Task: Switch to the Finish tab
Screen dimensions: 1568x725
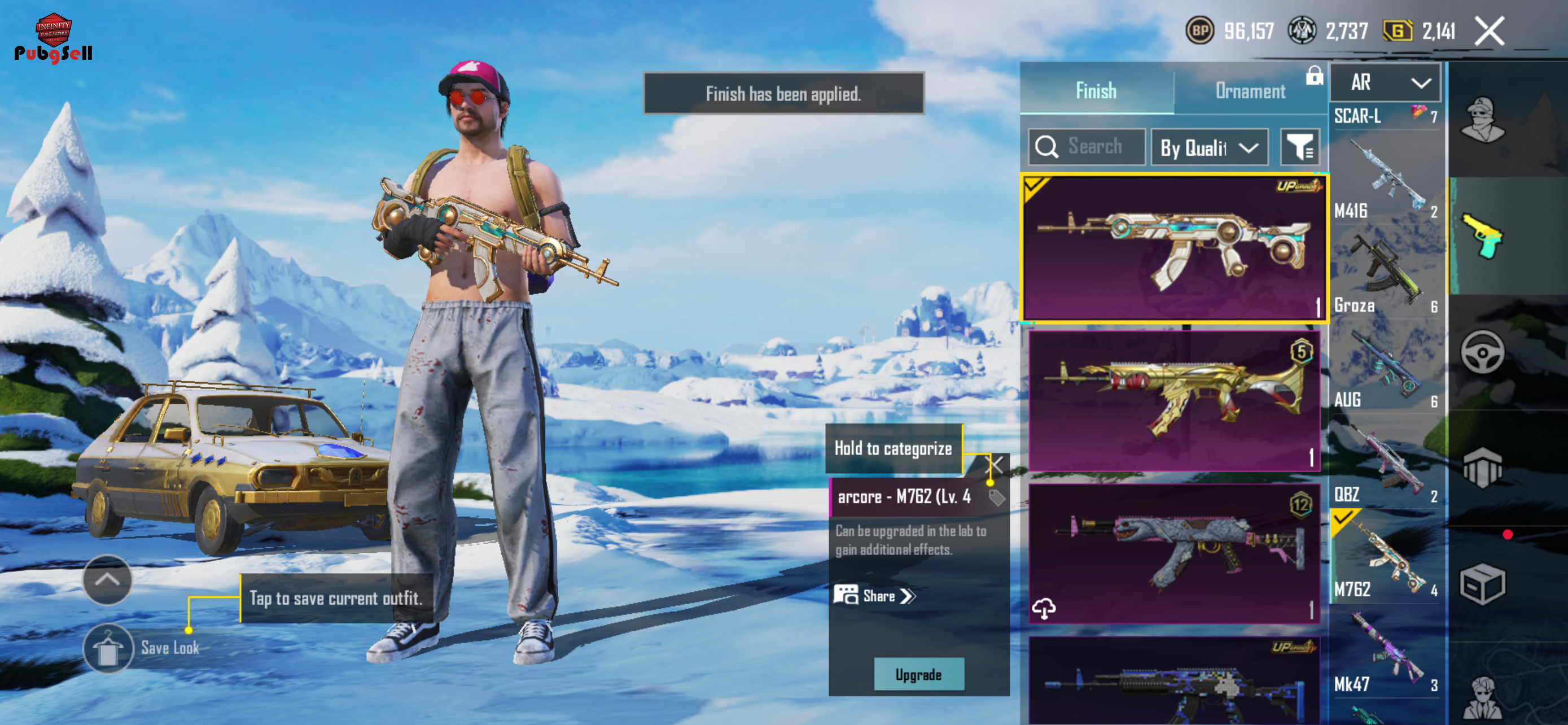Action: pos(1096,91)
